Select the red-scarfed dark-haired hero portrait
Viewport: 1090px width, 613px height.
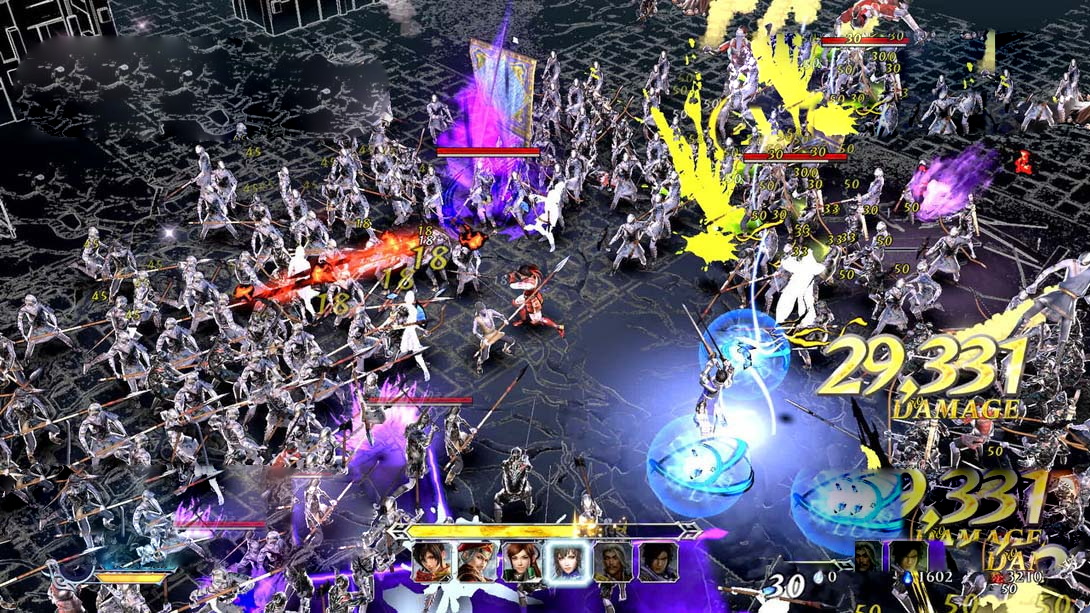(x=432, y=562)
